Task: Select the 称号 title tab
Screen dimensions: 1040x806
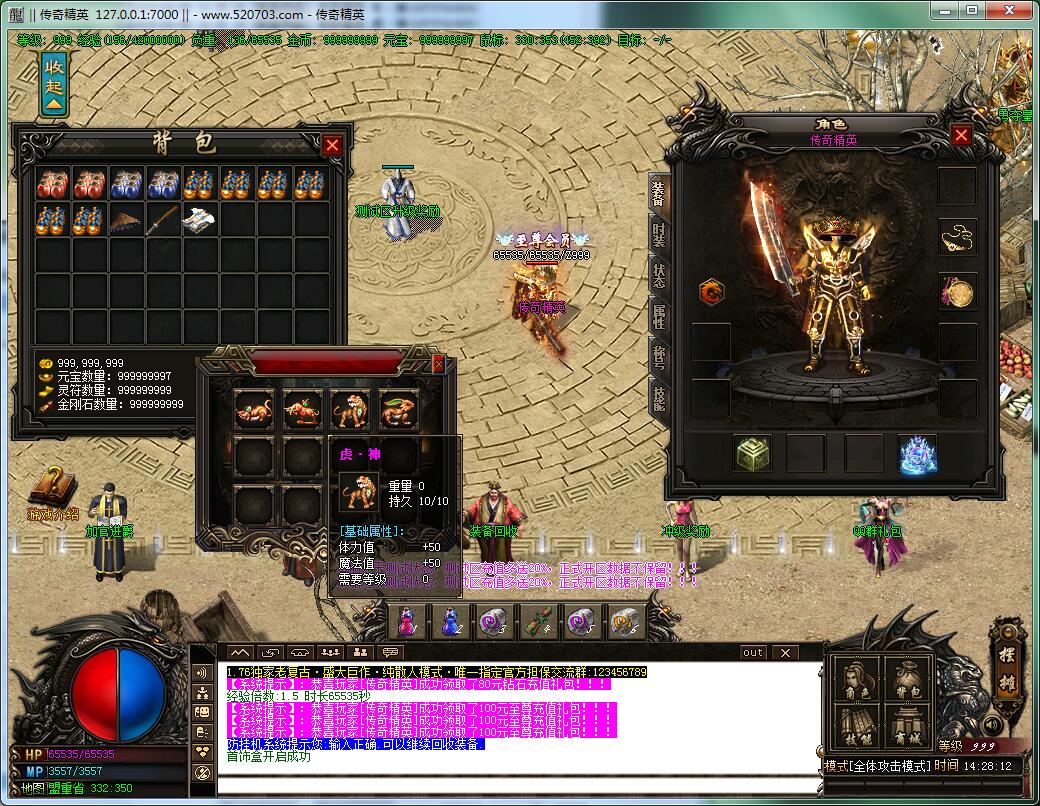Action: (x=658, y=357)
